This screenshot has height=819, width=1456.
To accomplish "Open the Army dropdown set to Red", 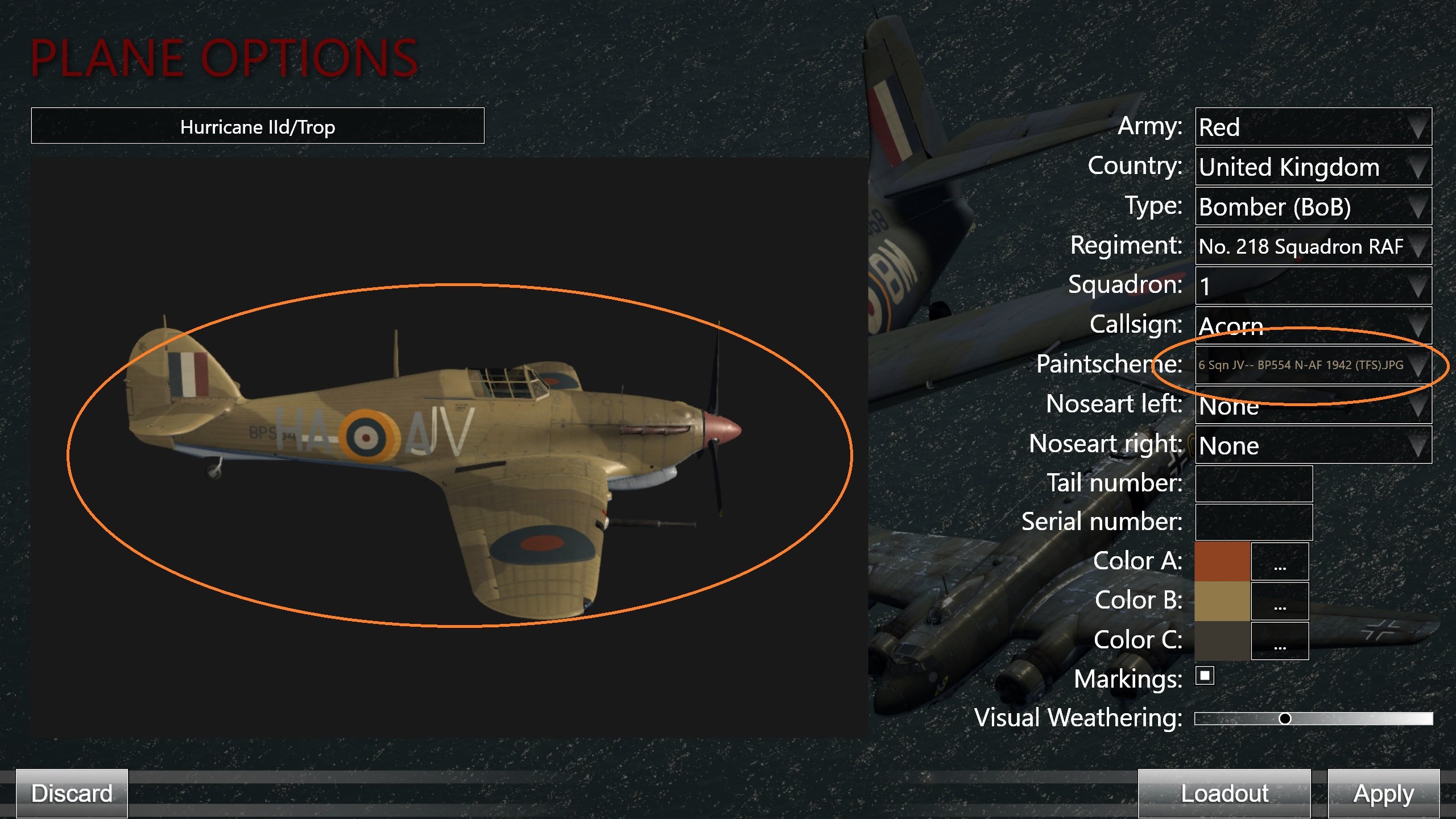I will (1313, 127).
